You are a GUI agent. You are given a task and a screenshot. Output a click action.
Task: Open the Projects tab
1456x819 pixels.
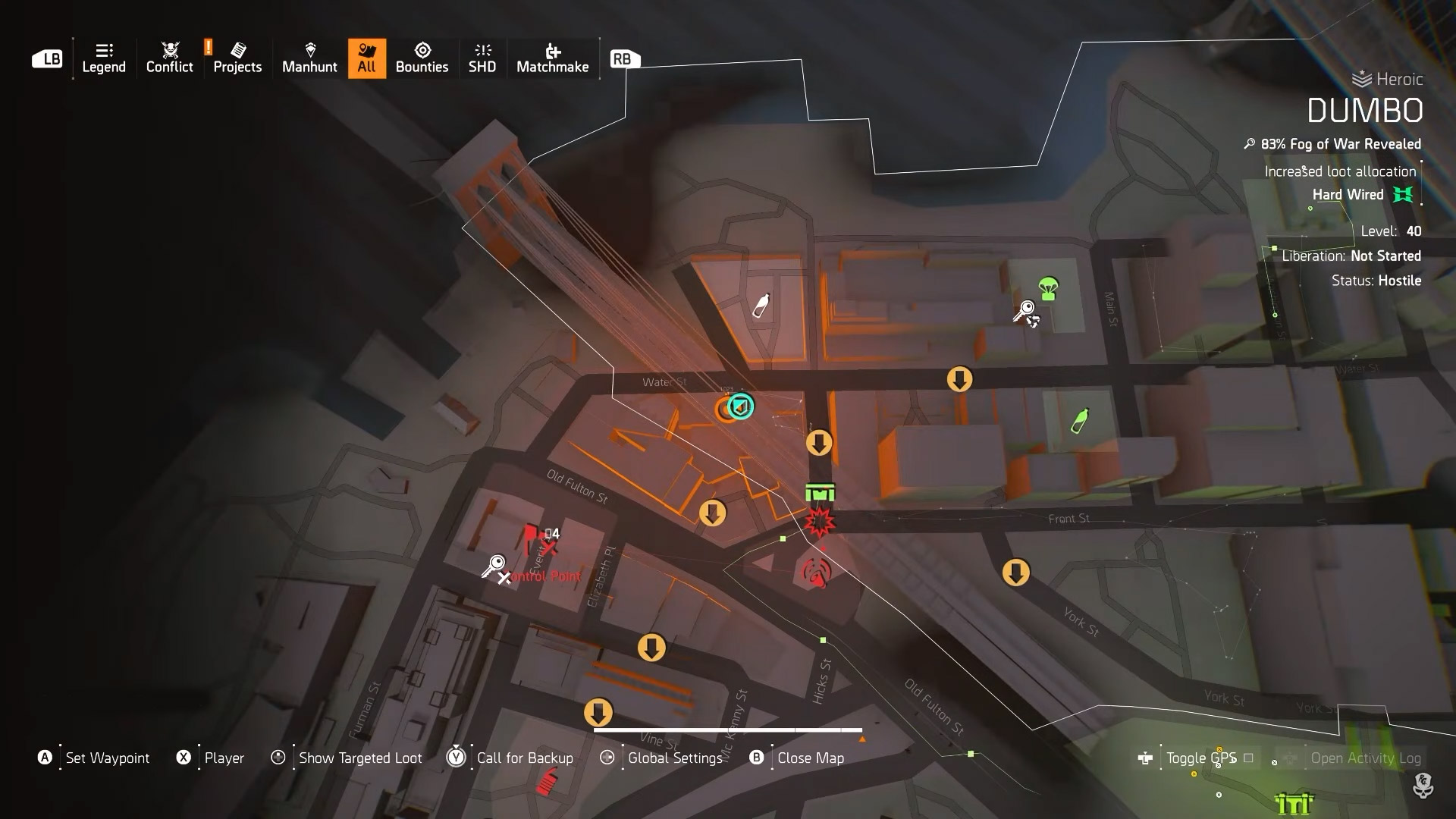tap(237, 58)
